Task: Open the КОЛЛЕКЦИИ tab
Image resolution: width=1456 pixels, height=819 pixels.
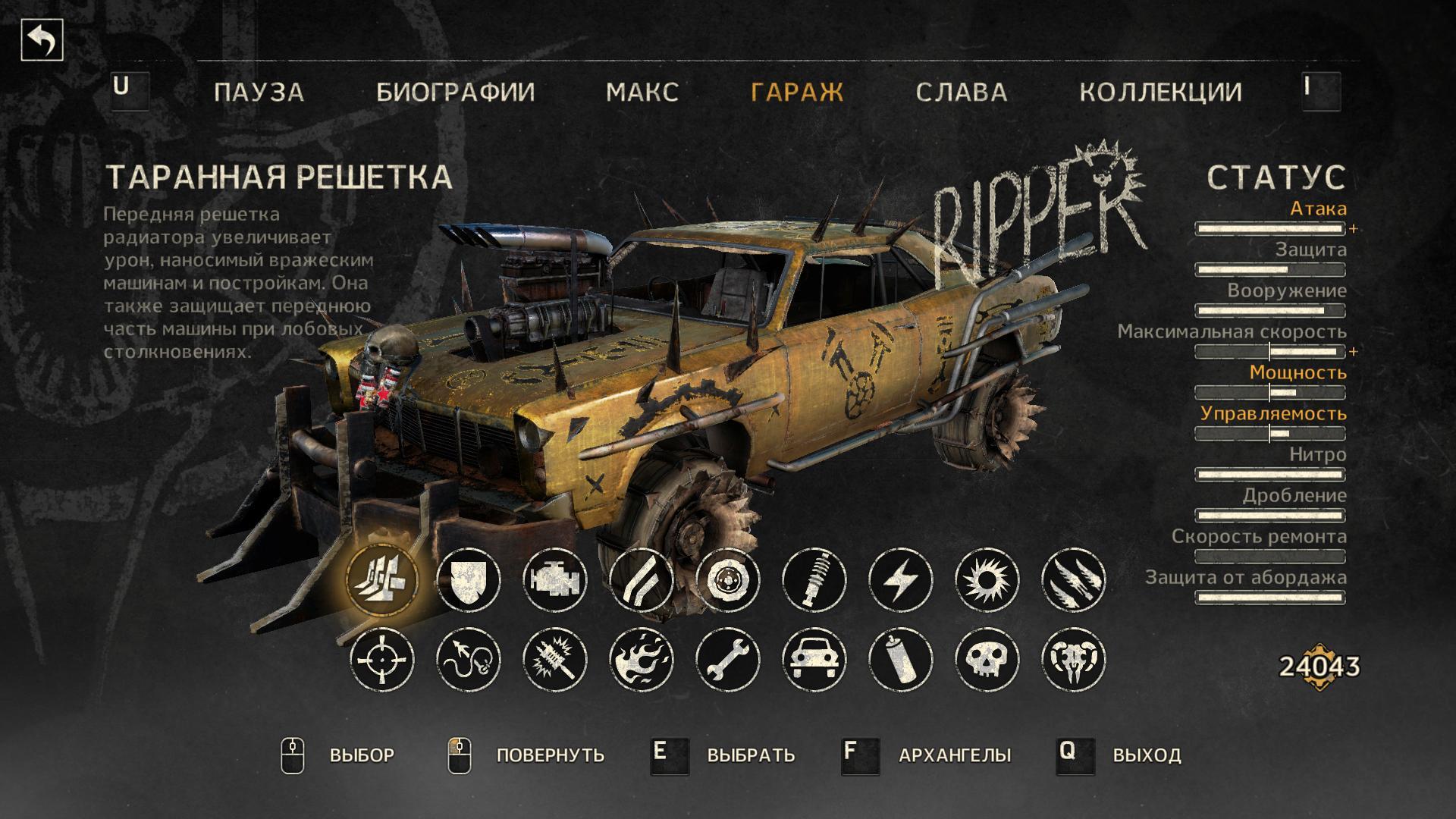Action: [1161, 92]
